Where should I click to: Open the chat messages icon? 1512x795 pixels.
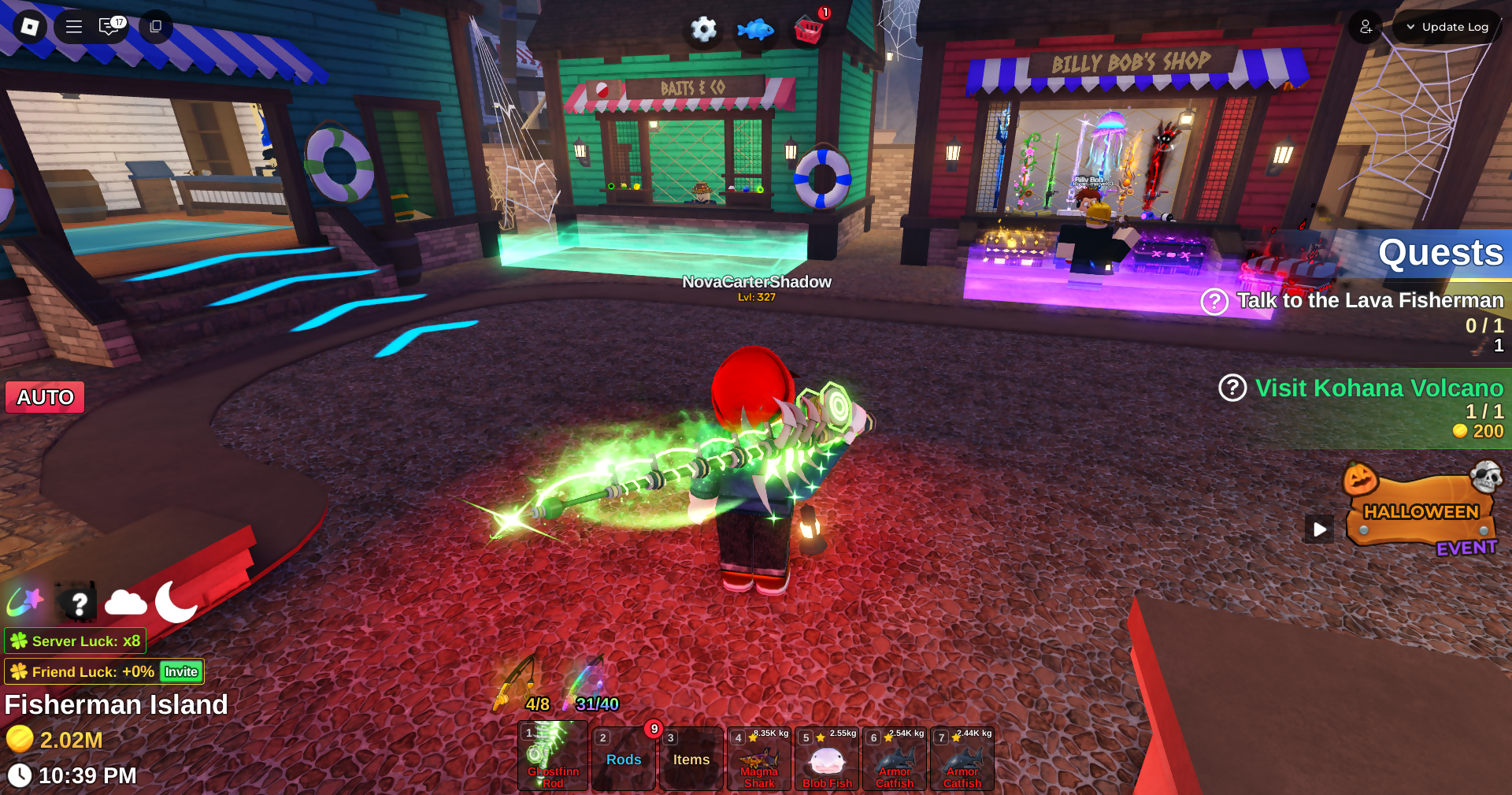(110, 27)
